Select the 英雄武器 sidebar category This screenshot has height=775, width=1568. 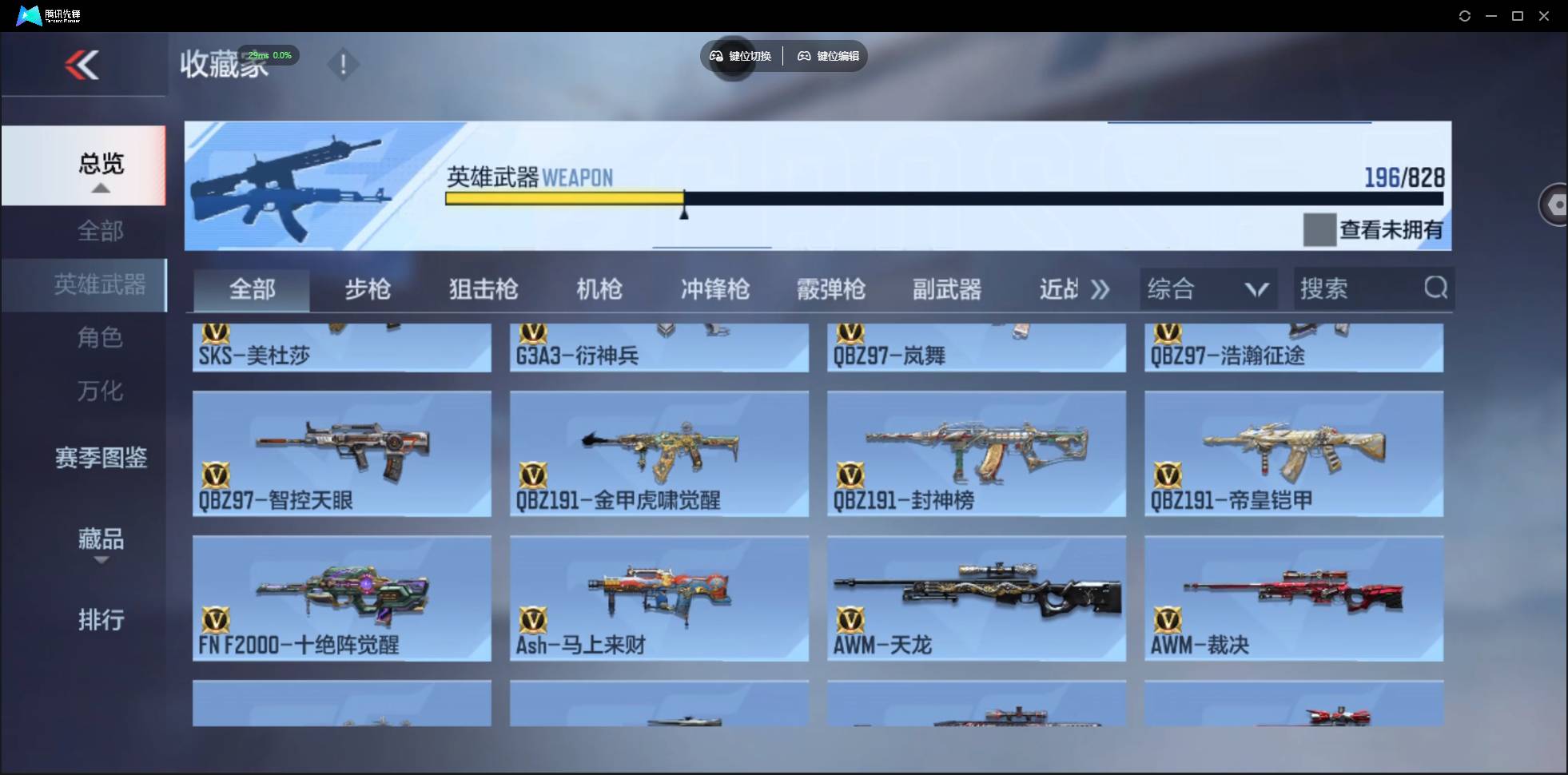click(x=101, y=284)
